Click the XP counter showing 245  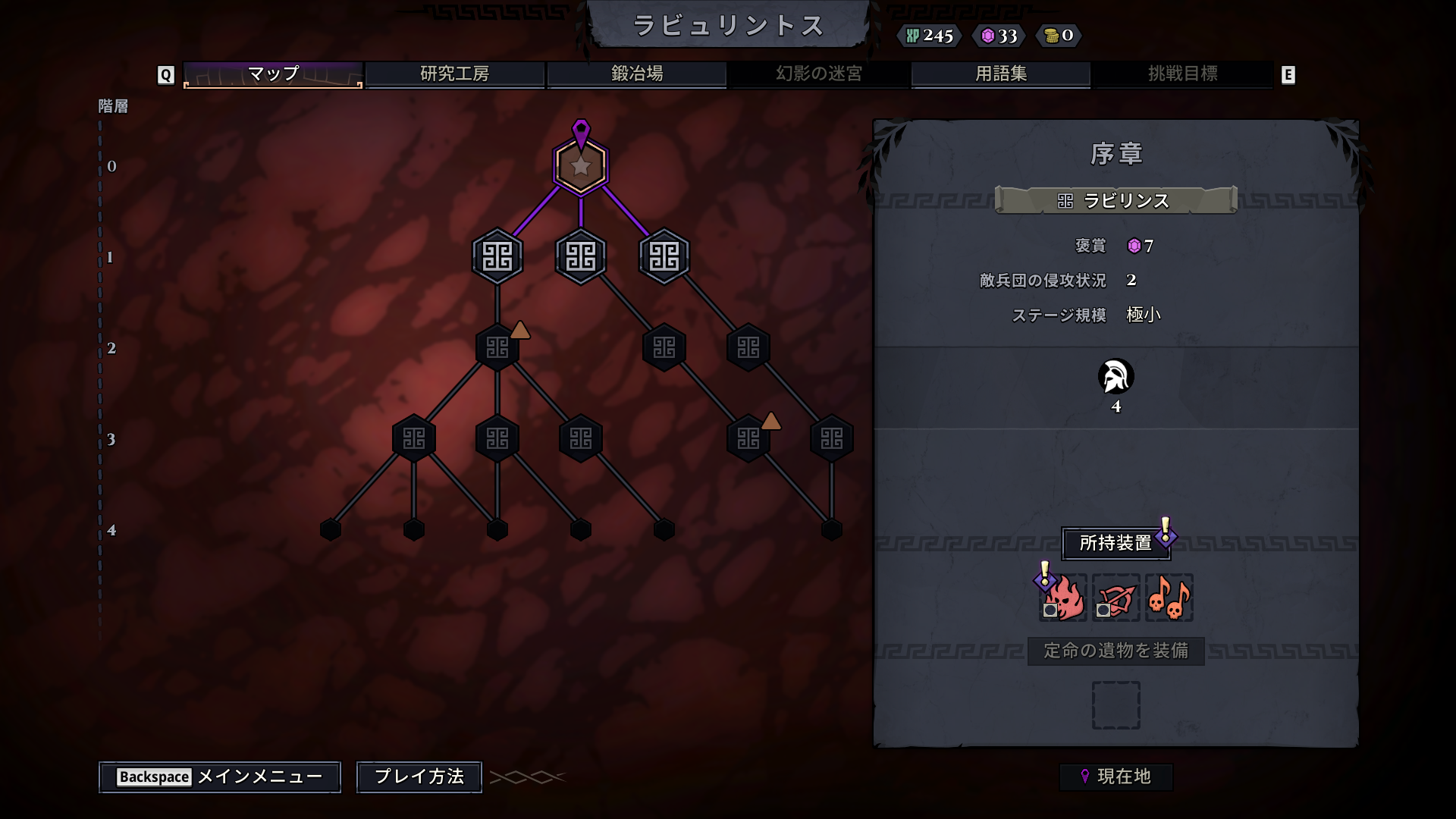point(930,36)
